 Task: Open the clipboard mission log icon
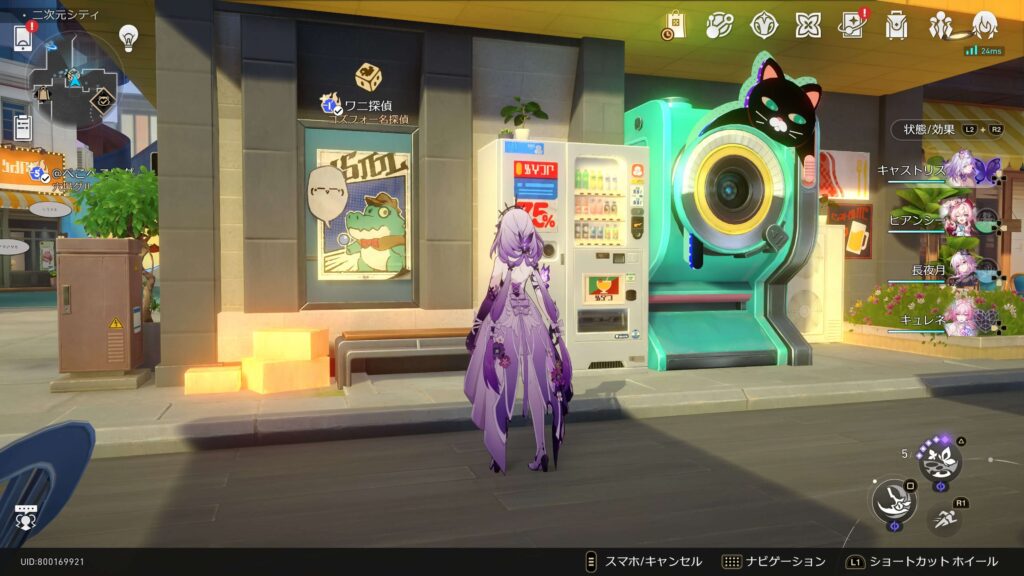(22, 126)
